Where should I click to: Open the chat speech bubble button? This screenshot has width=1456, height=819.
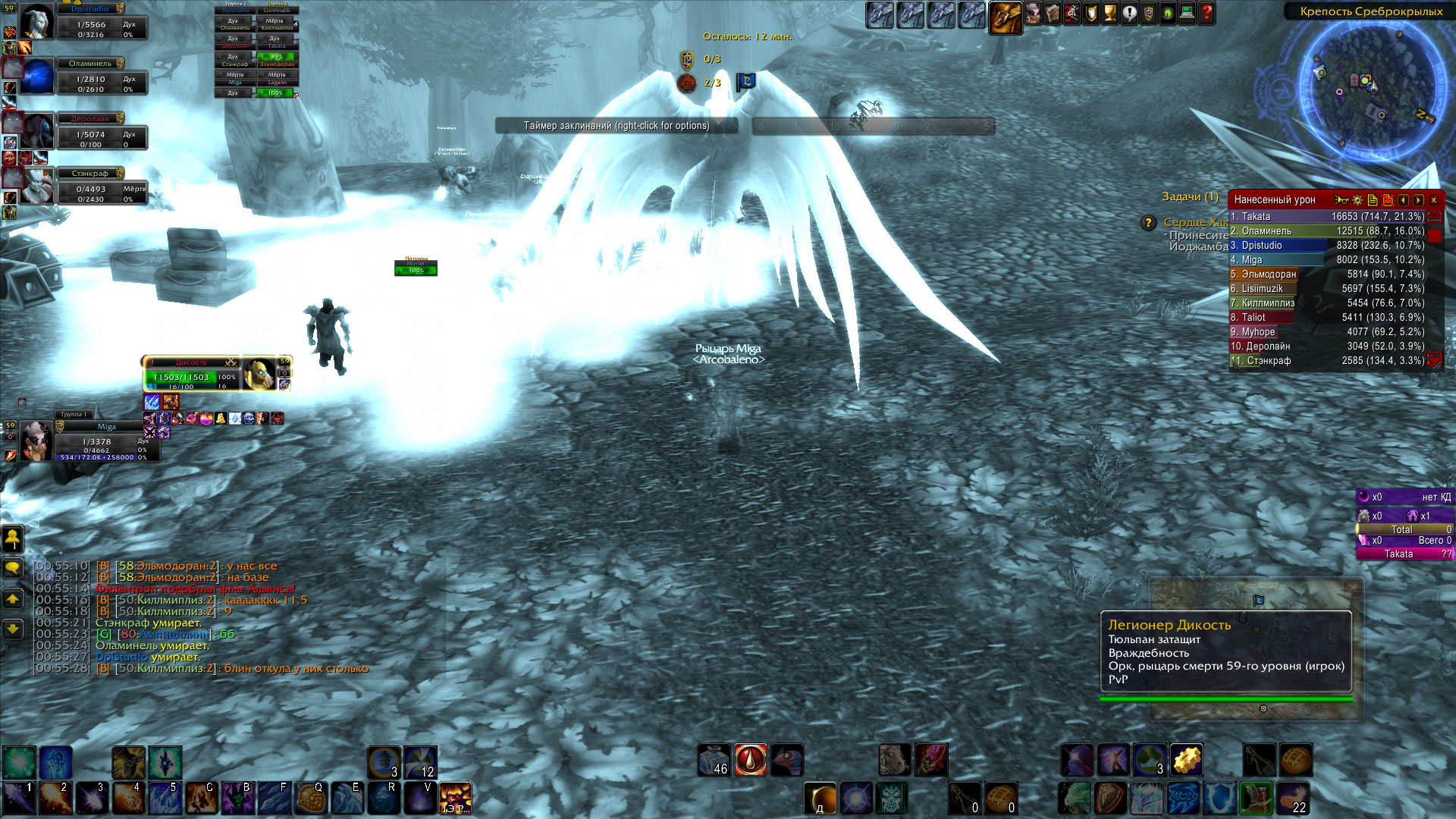pyautogui.click(x=13, y=568)
